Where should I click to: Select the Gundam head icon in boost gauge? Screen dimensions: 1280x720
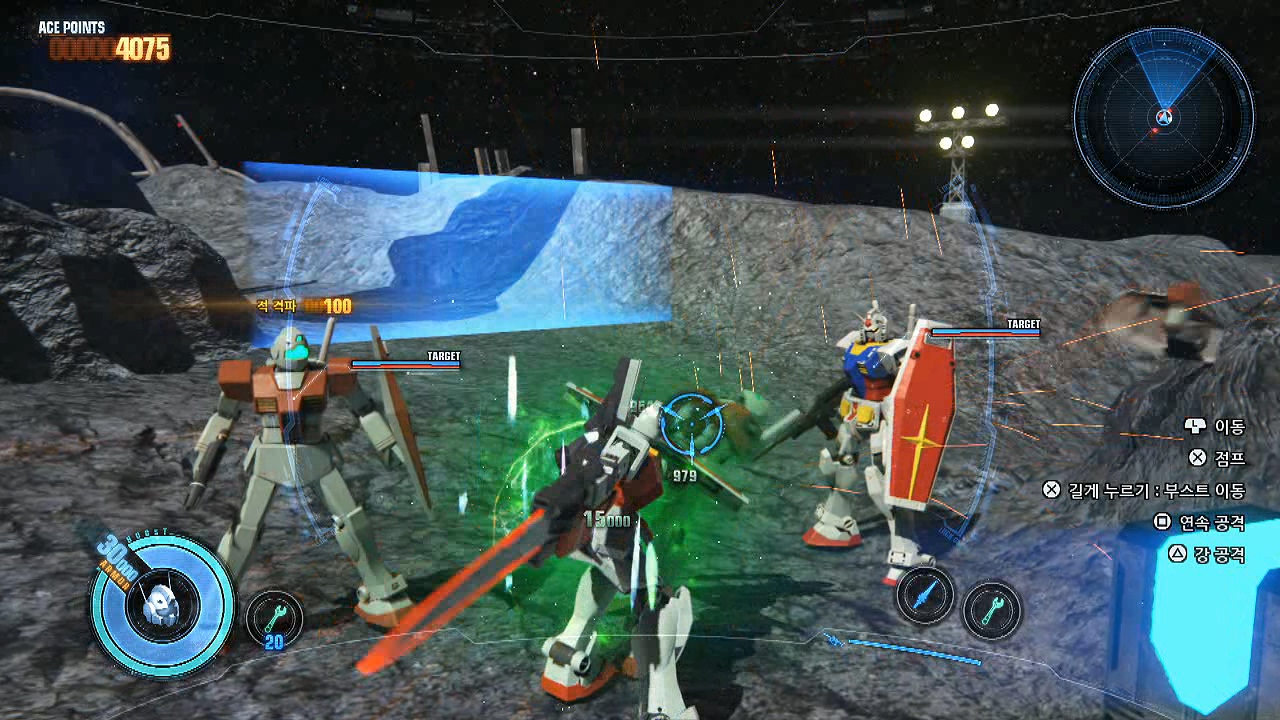coord(160,604)
